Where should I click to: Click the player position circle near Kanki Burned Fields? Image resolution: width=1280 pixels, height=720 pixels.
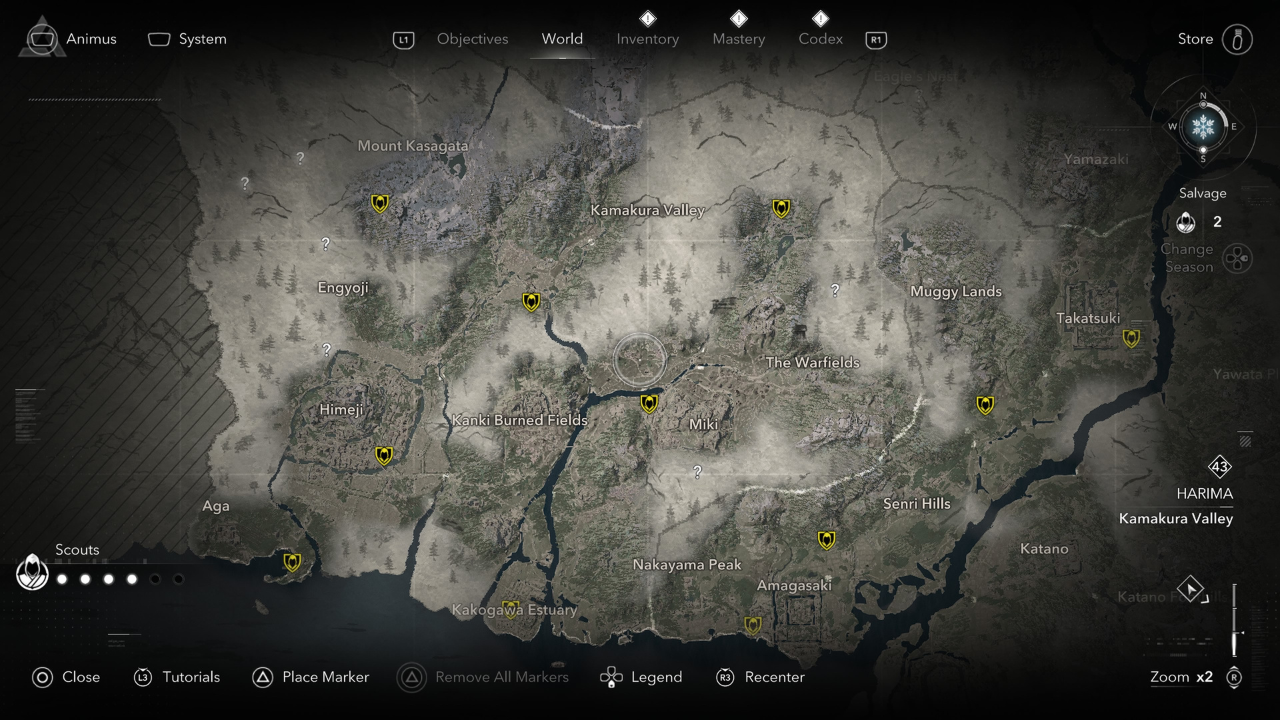tap(639, 360)
